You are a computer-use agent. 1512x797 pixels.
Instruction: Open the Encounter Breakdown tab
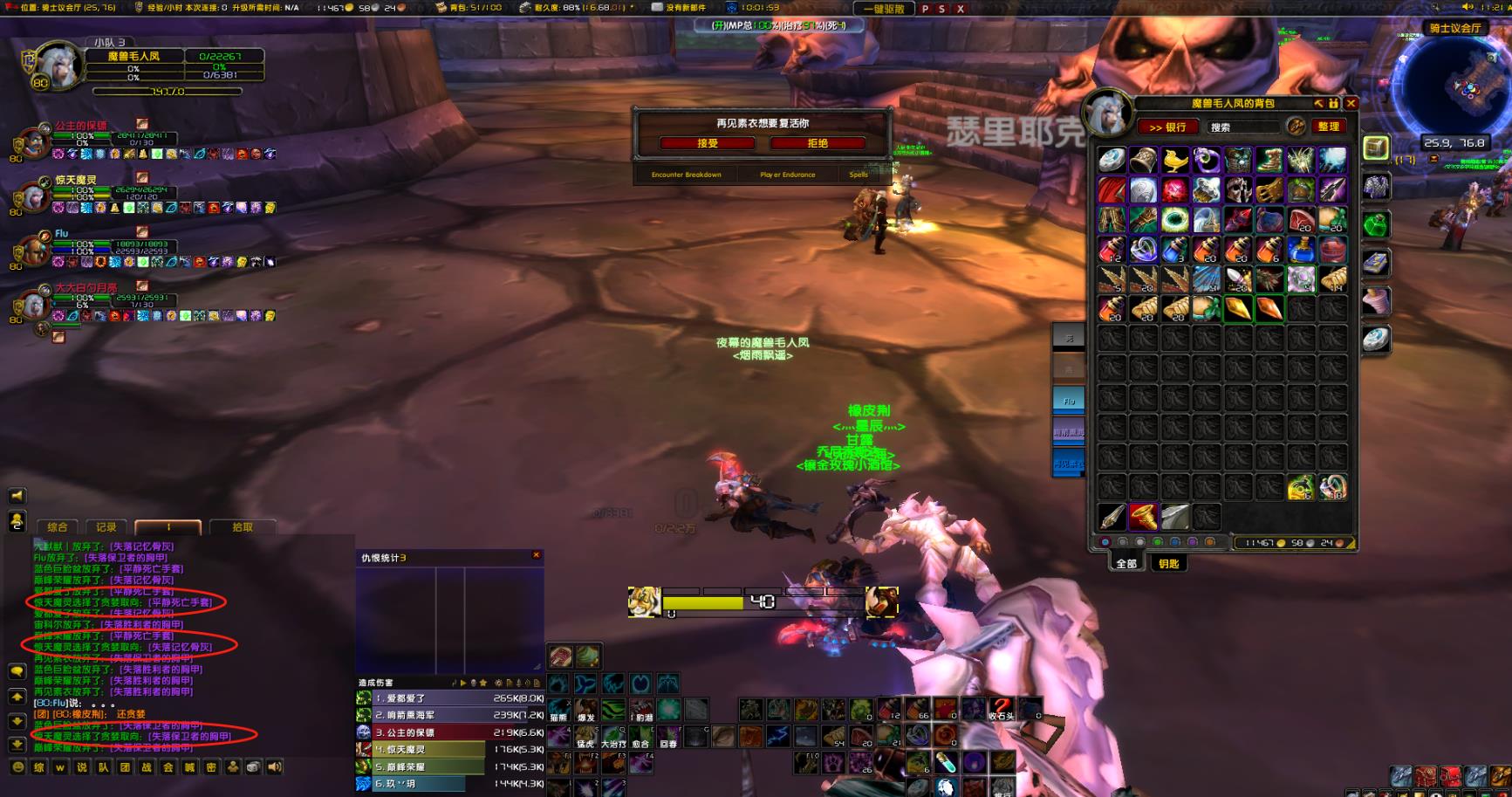tap(686, 175)
